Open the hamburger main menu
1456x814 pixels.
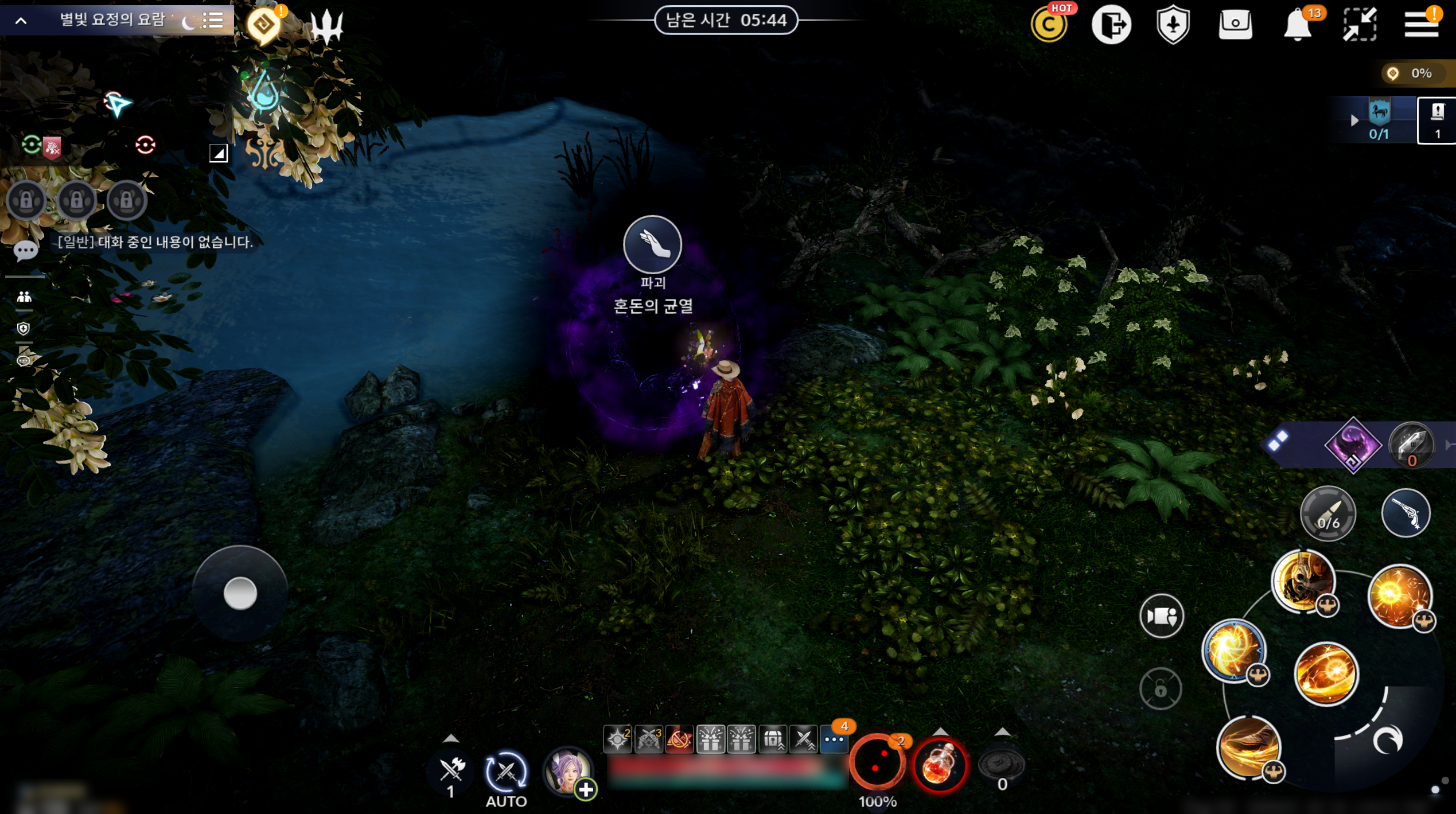click(1420, 24)
